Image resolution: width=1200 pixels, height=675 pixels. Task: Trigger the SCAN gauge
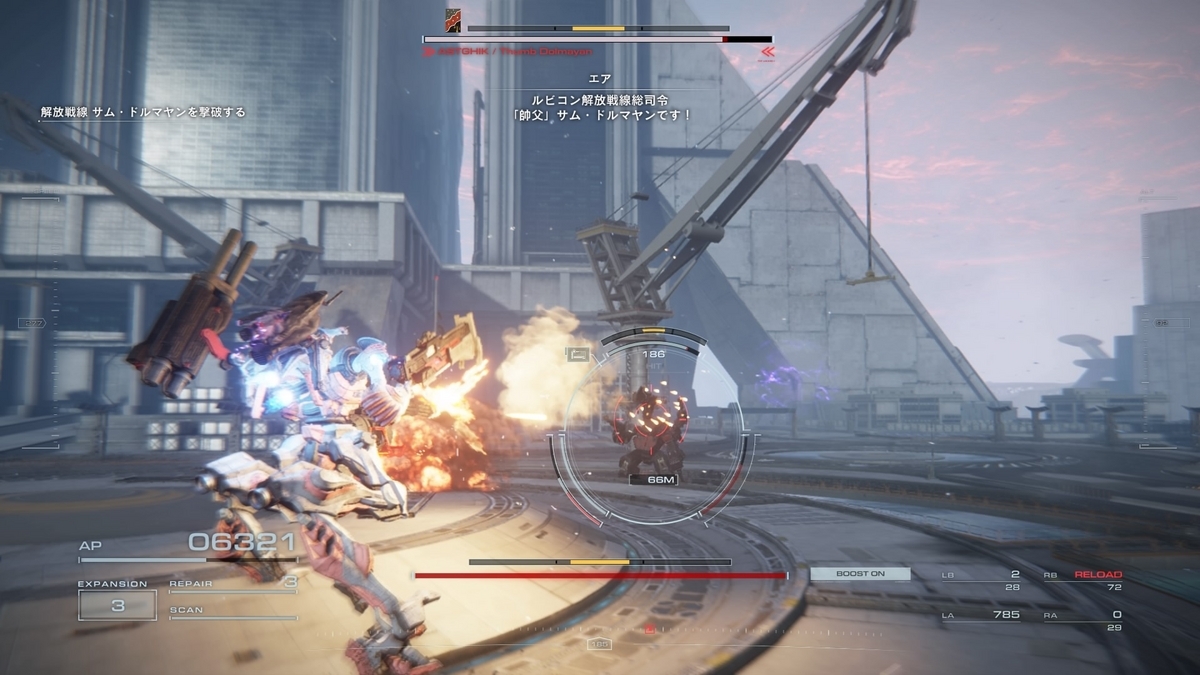pyautogui.click(x=233, y=613)
